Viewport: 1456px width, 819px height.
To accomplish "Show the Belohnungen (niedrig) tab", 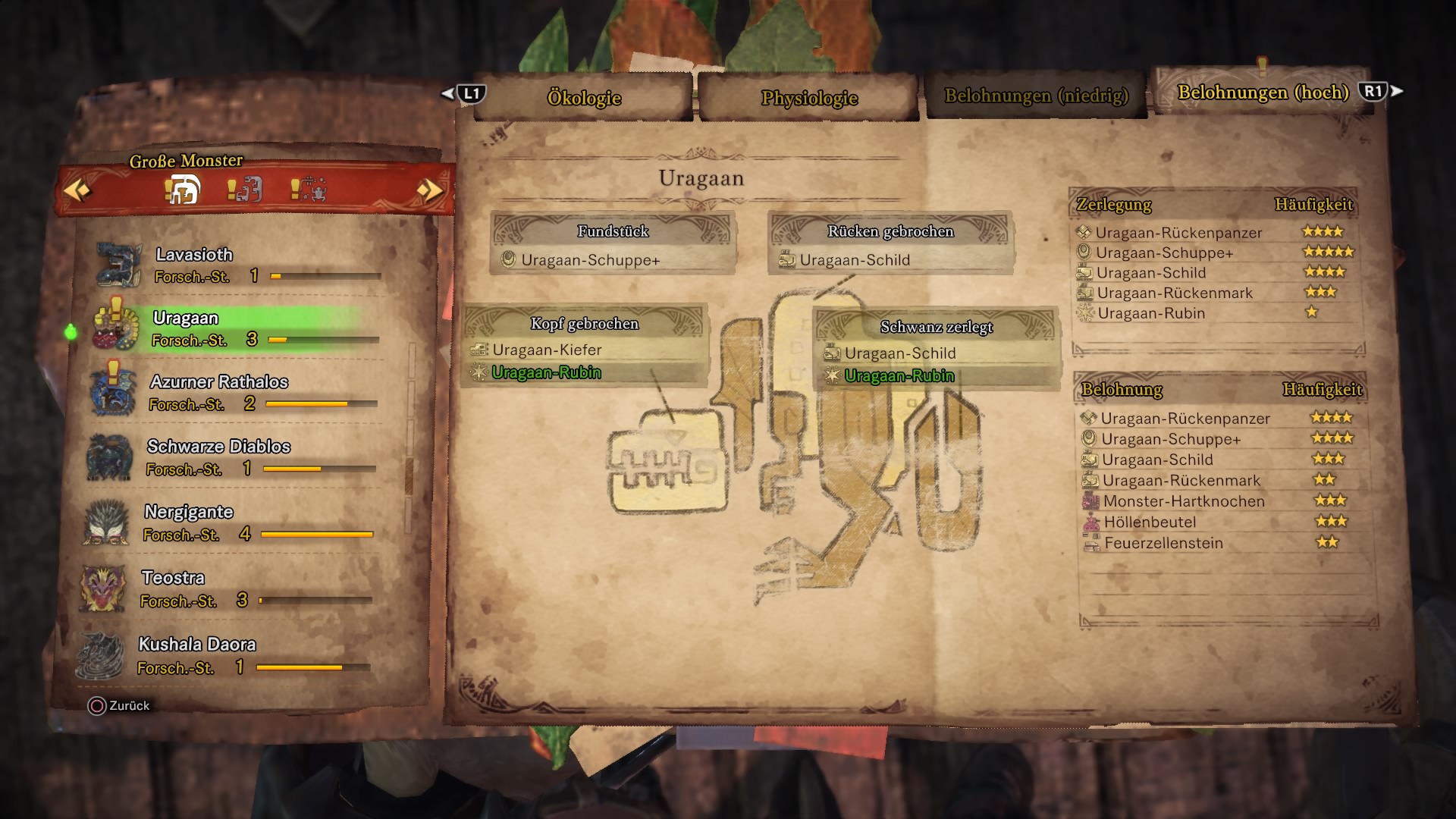I will [1036, 96].
